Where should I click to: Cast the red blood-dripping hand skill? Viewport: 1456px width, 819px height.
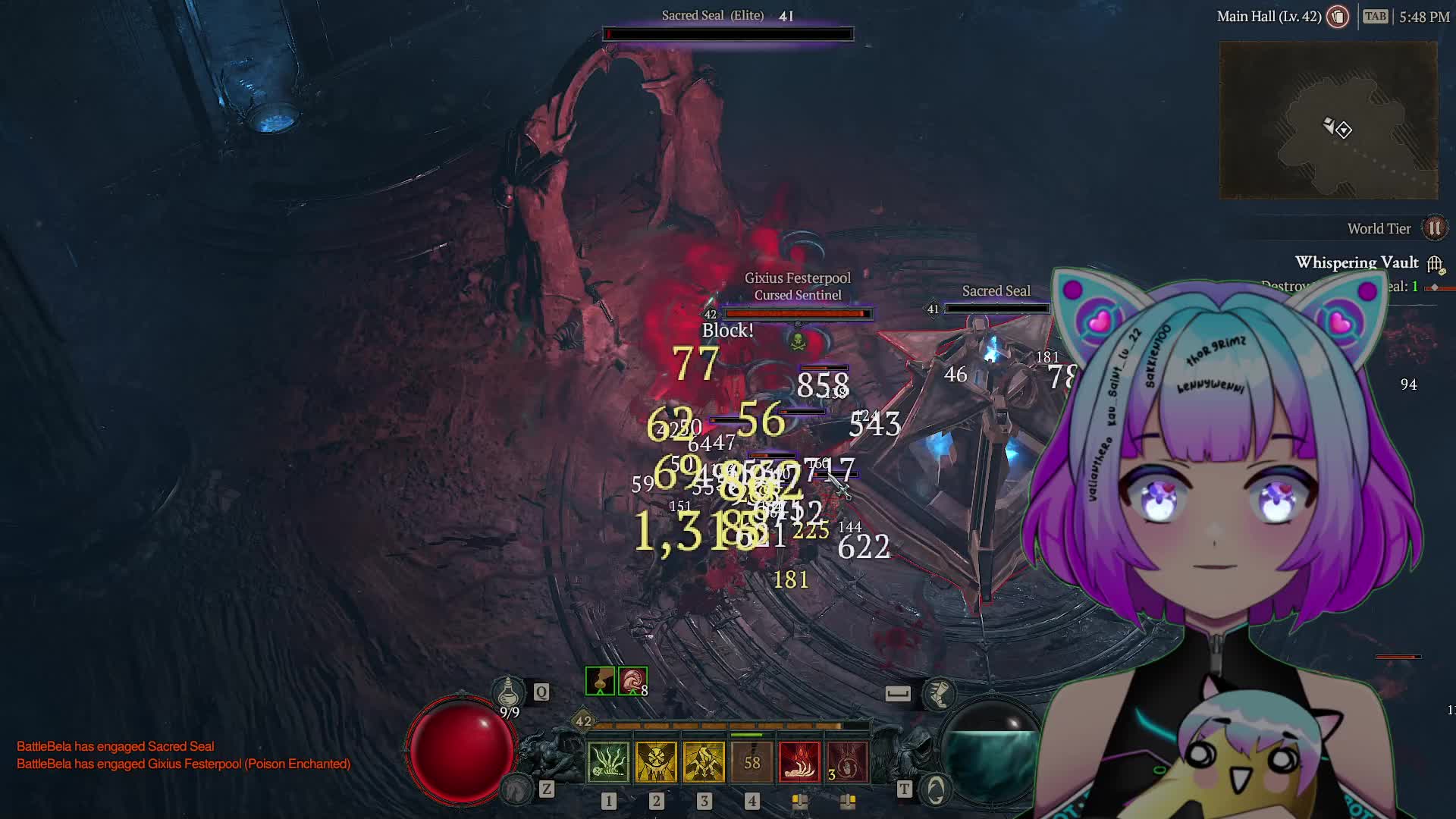click(799, 761)
